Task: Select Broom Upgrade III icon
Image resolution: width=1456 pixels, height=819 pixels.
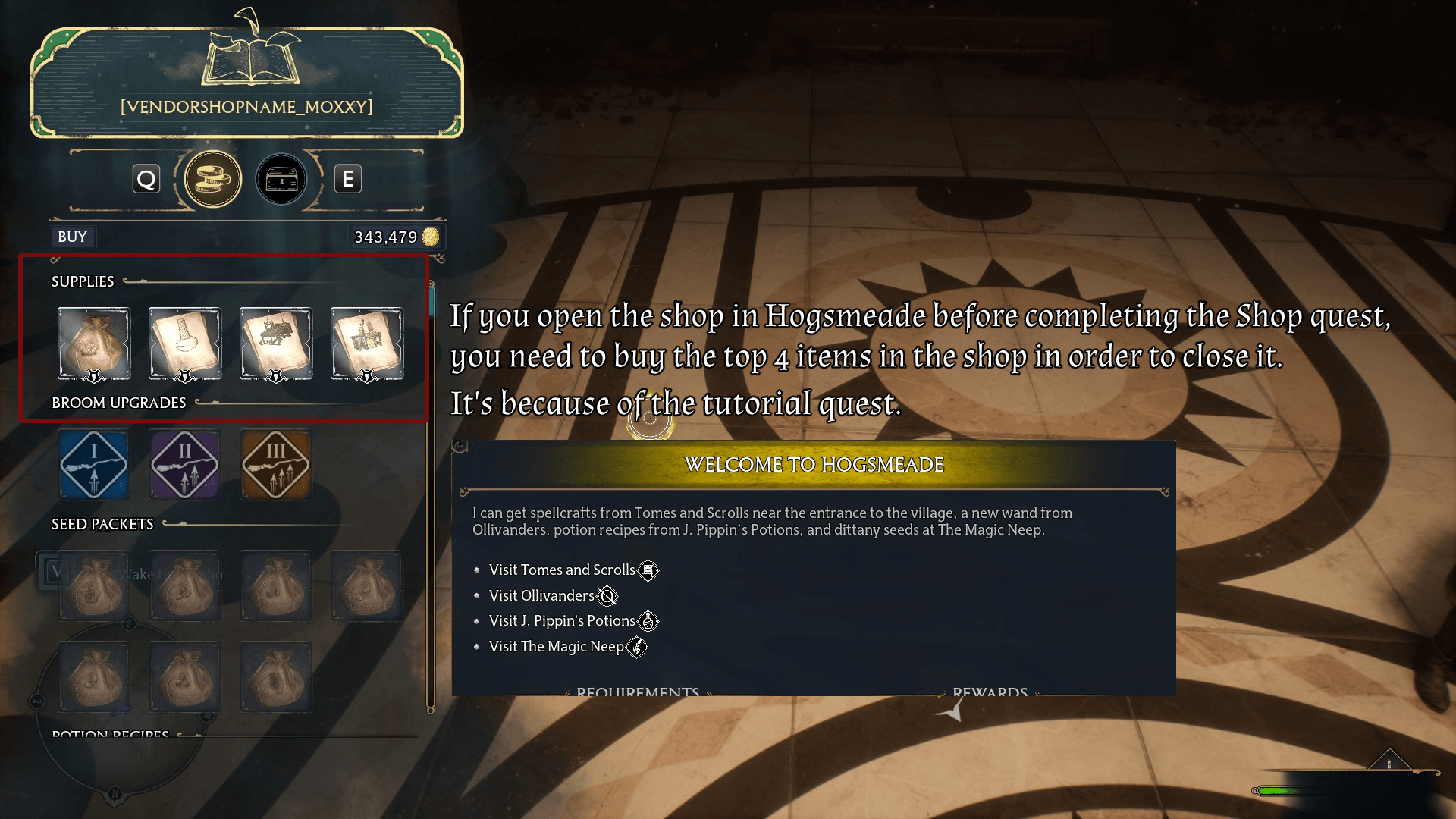Action: point(275,464)
